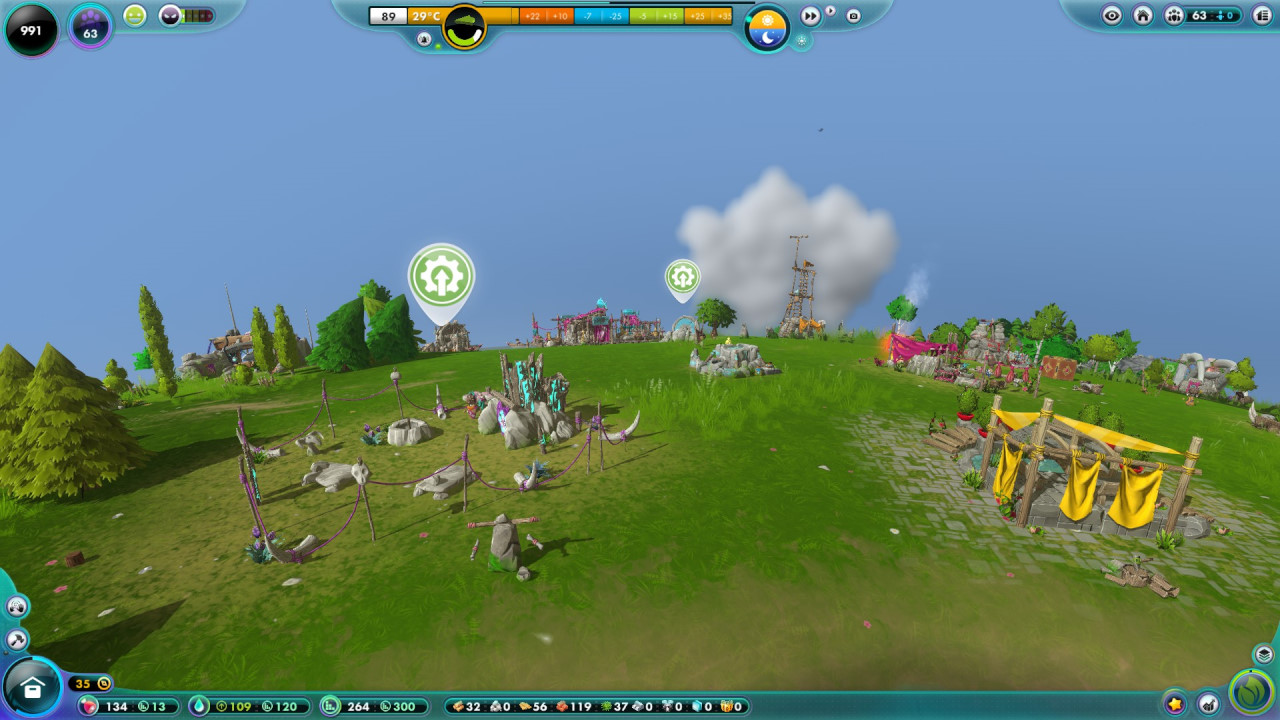The height and width of the screenshot is (720, 1280).
Task: Open the build menu house button
Action: point(32,688)
